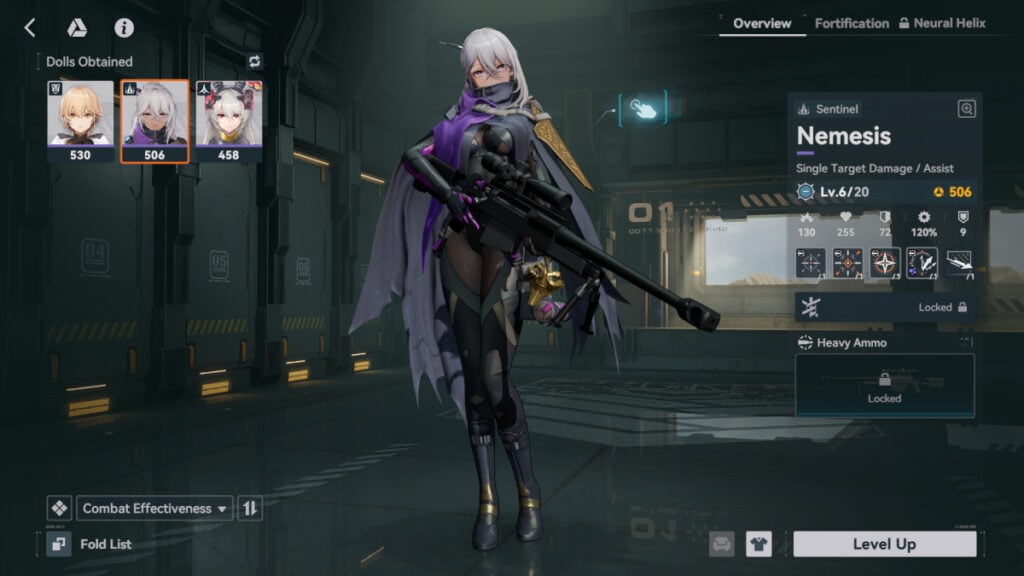Open the locked Neural Helix tab

pyautogui.click(x=941, y=23)
